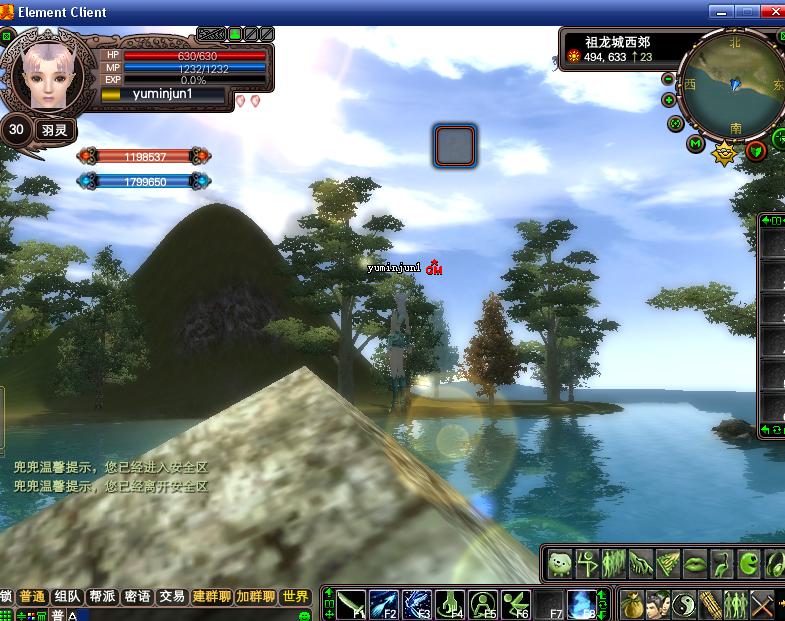Image resolution: width=785 pixels, height=621 pixels.
Task: Zoom out the minimap with the minus button
Action: 669,101
